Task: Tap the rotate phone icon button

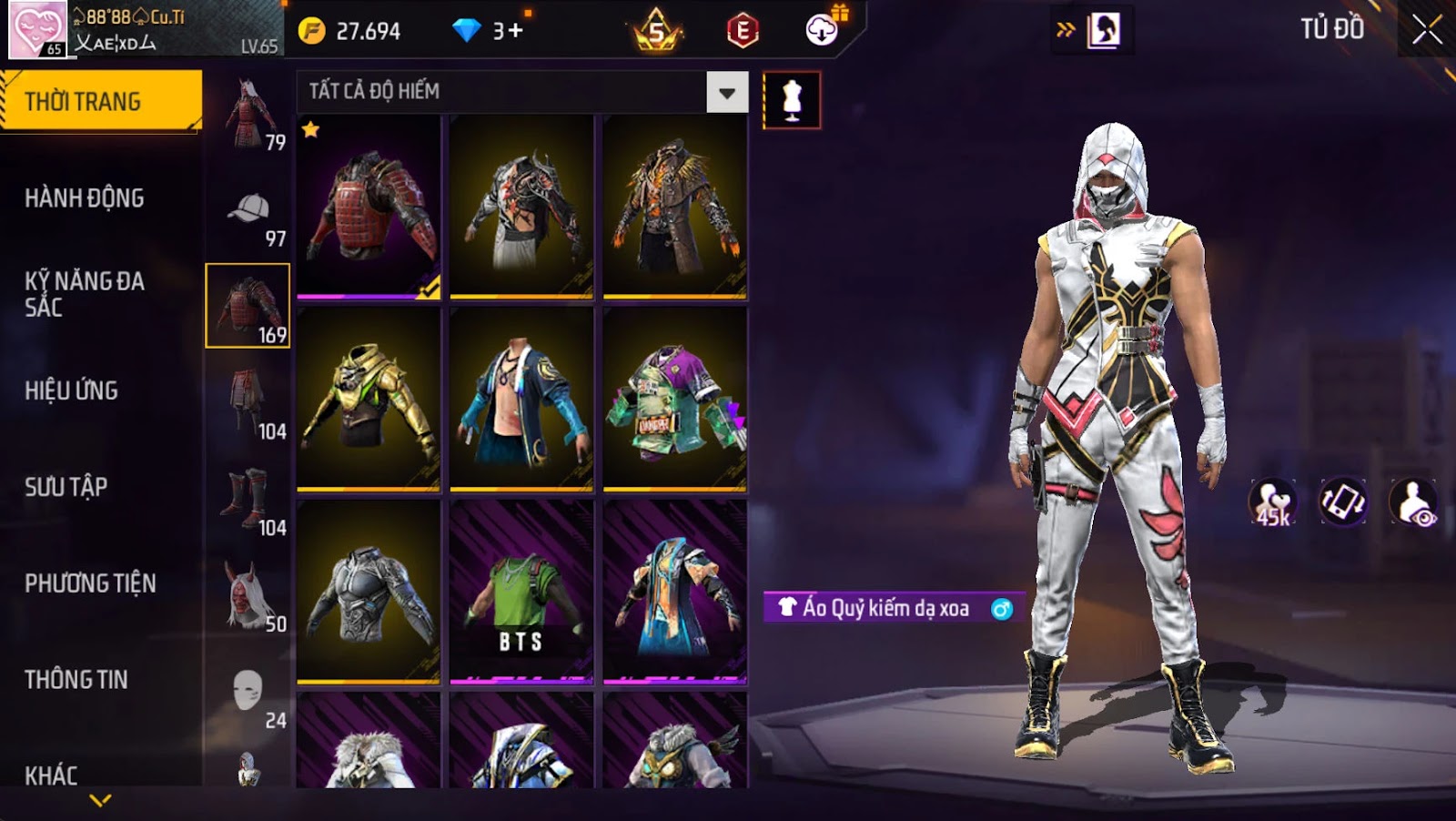Action: [x=1343, y=502]
